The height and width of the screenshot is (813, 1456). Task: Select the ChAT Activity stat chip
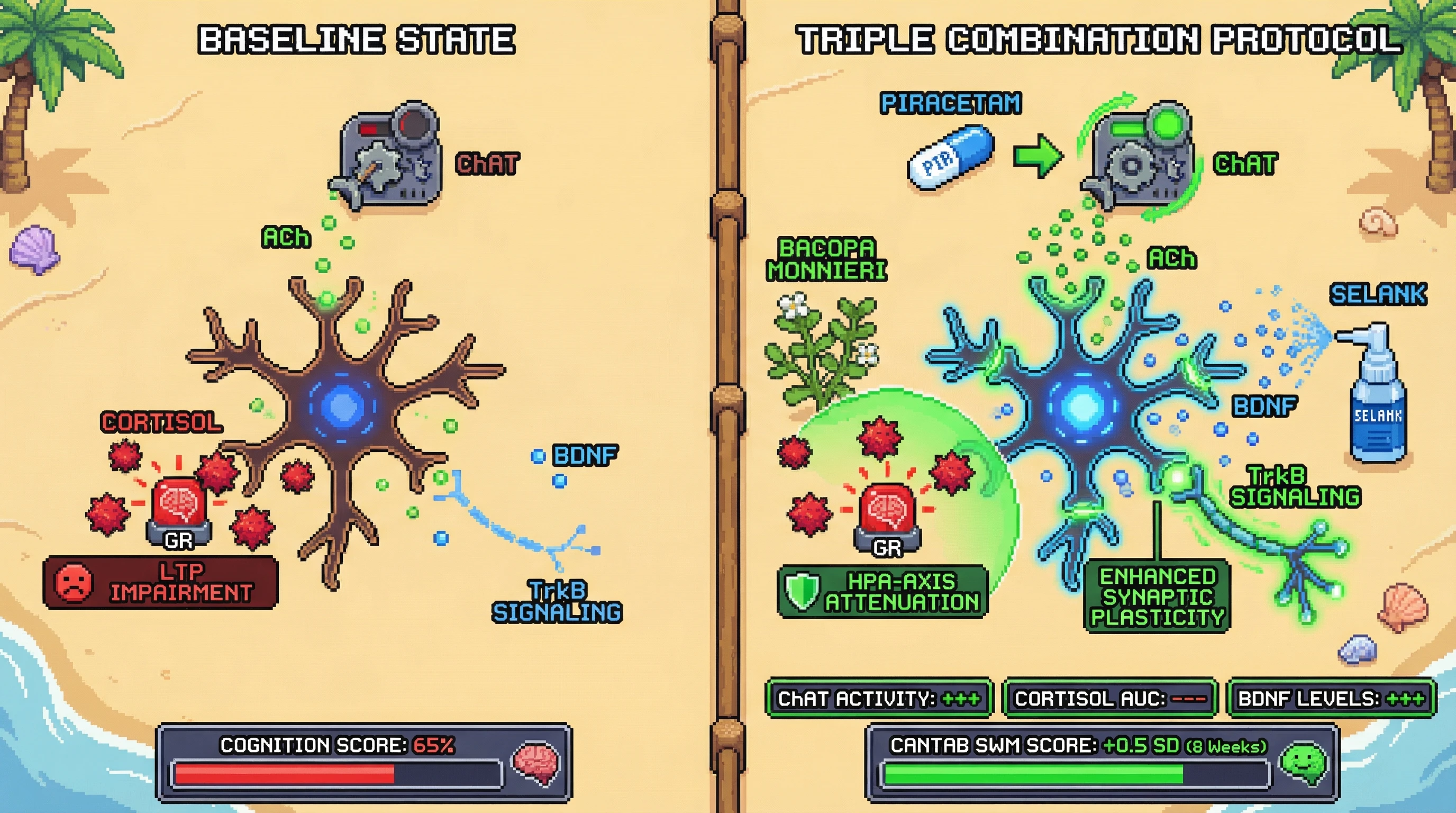(879, 699)
